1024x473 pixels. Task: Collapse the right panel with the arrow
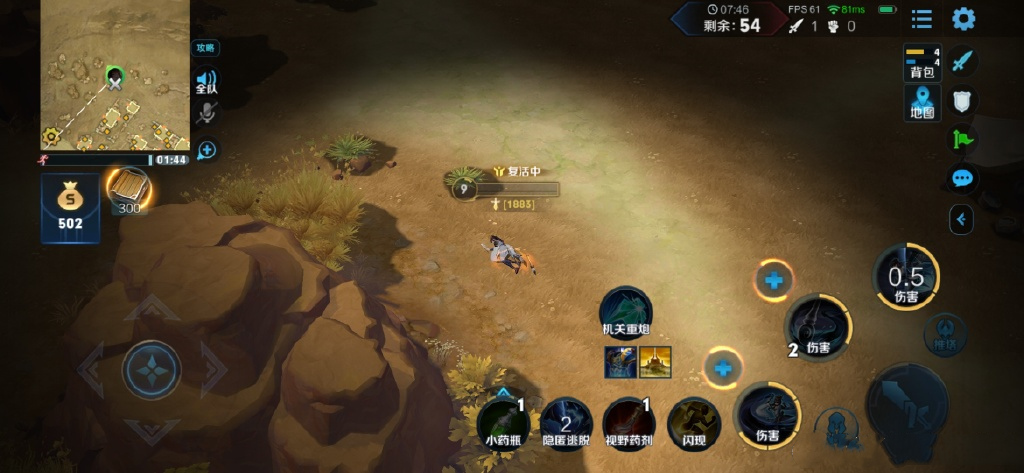pos(961,219)
